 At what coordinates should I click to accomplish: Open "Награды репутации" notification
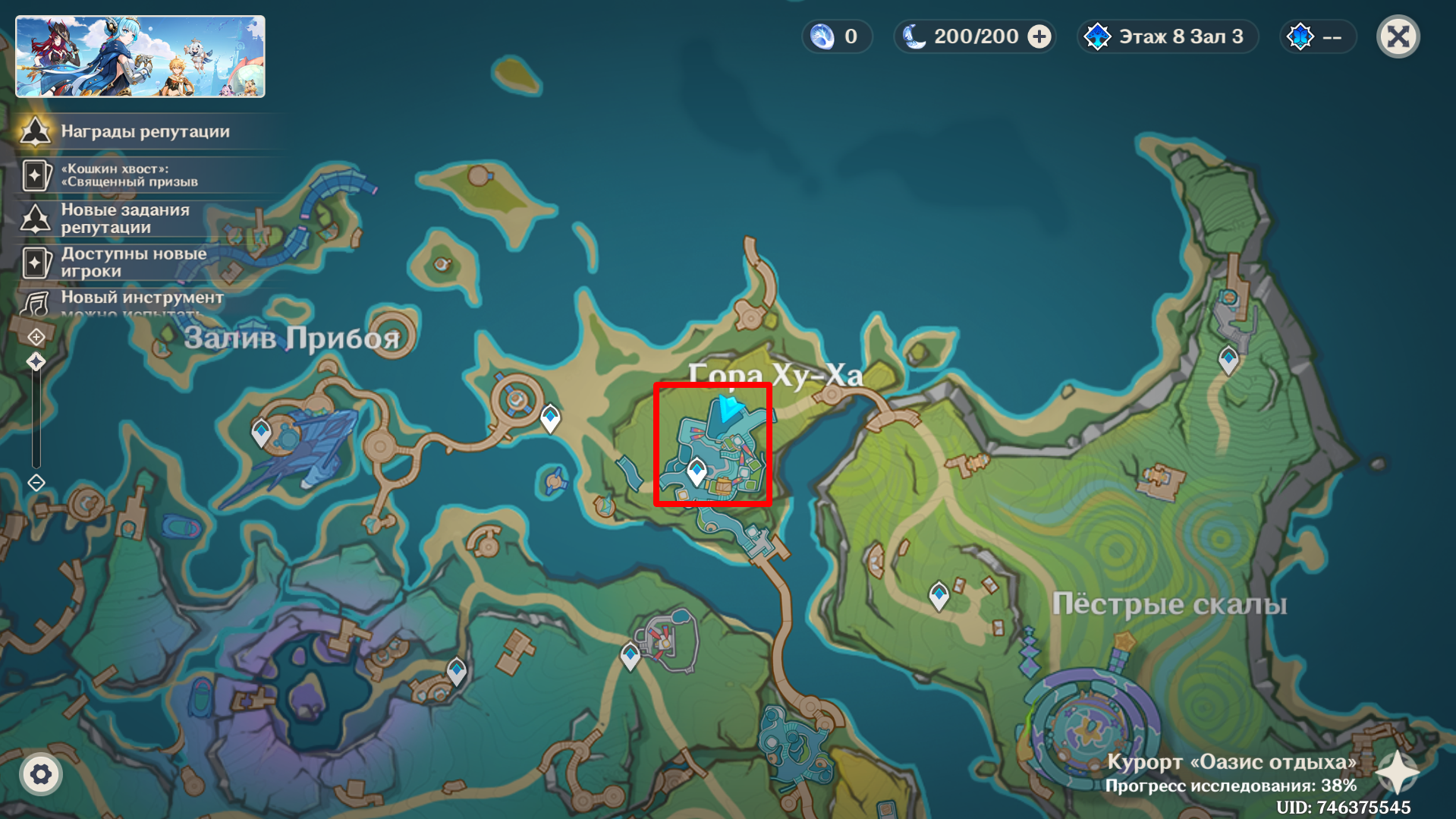pos(144,131)
